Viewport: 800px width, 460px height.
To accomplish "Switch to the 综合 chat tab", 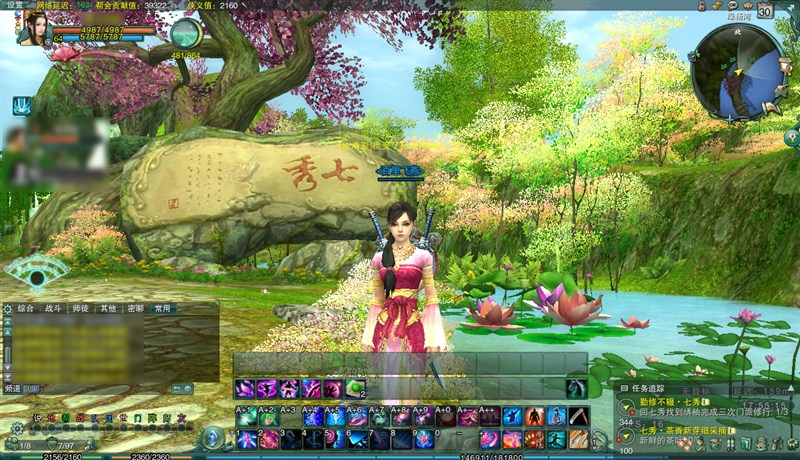I will [x=26, y=309].
